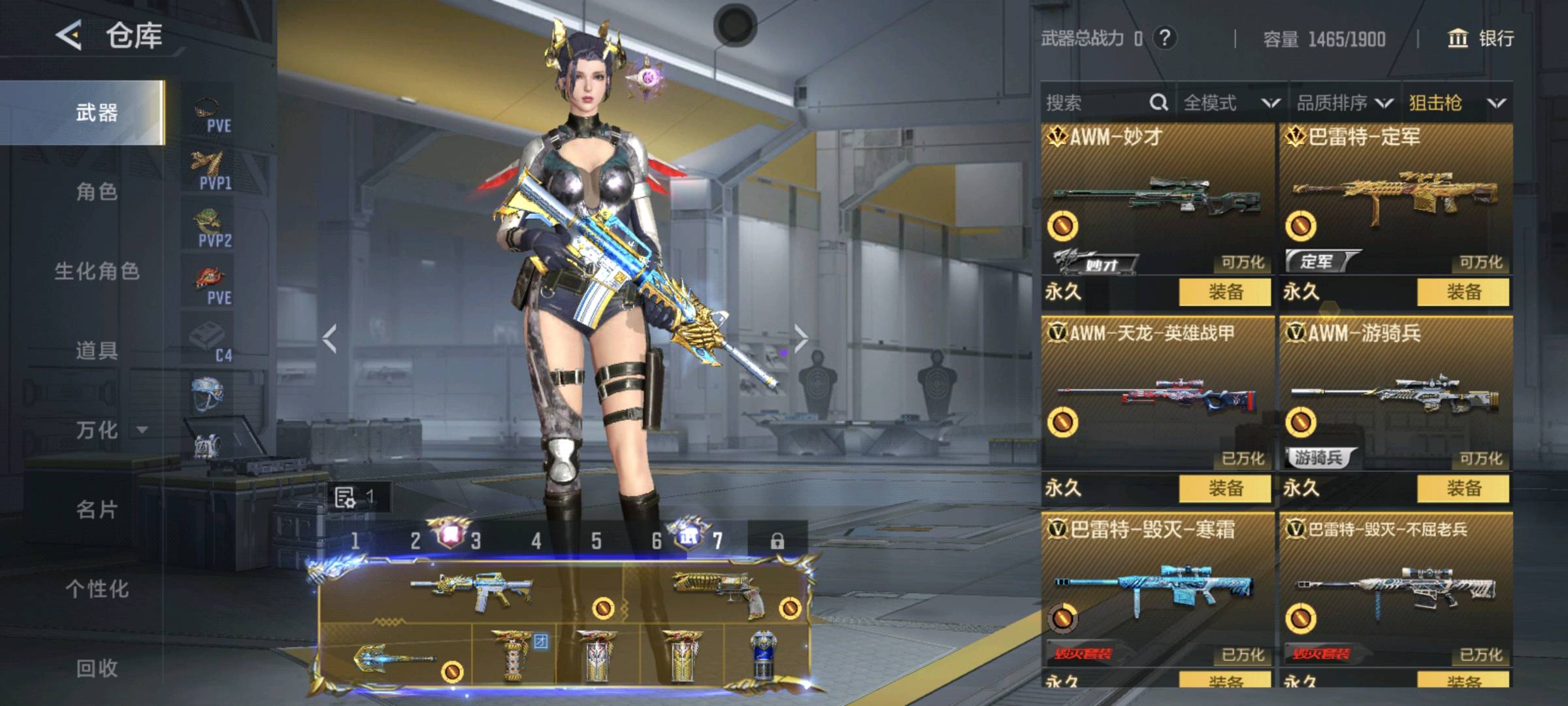Open the 生化角色 category
The image size is (1568, 706).
97,271
